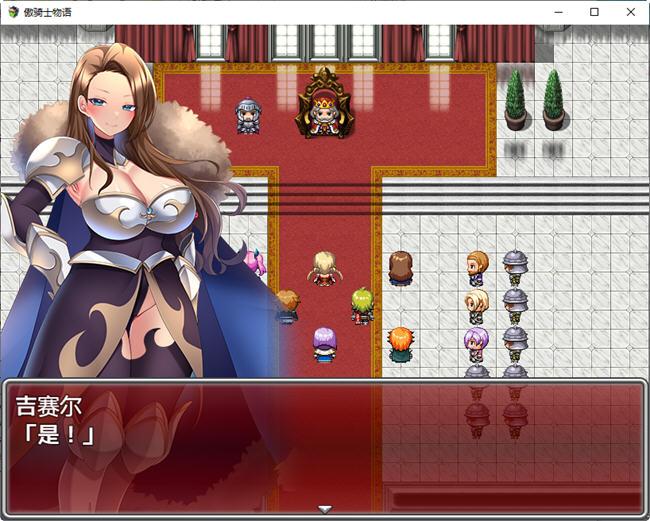Maximize the game window

(x=594, y=12)
